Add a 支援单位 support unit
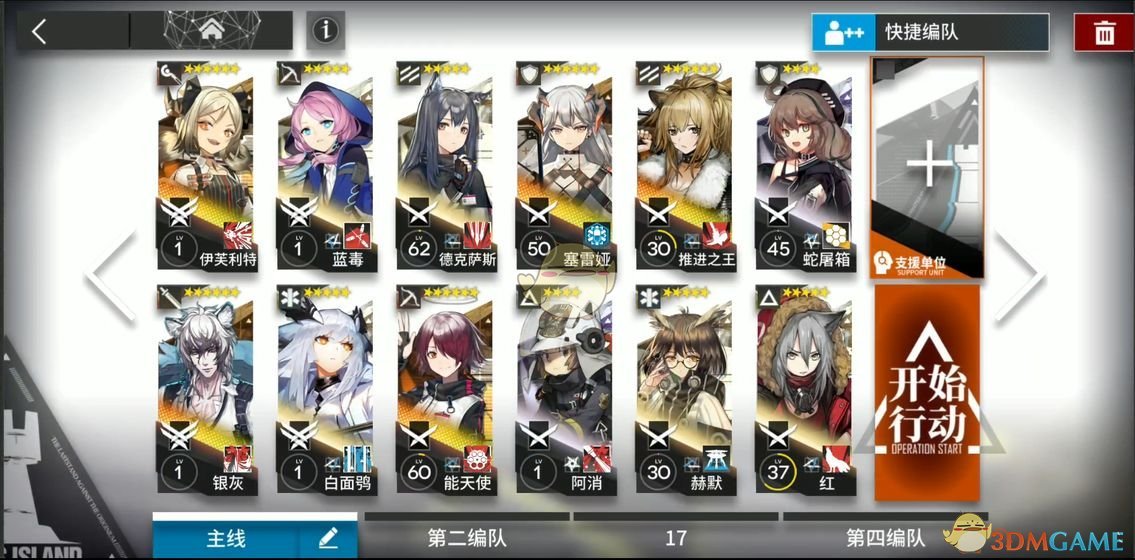Image resolution: width=1135 pixels, height=560 pixels. tap(928, 165)
